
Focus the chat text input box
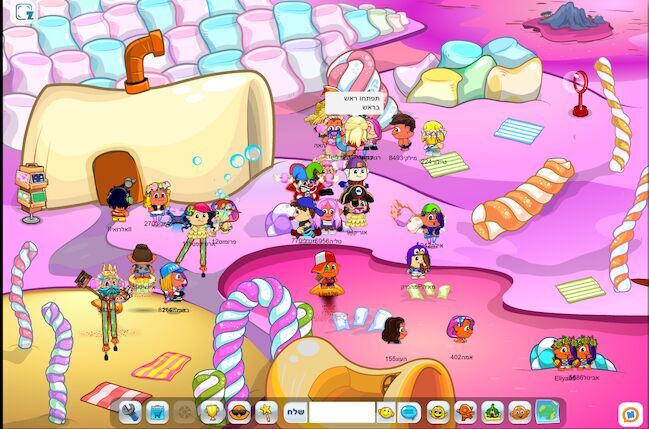pos(340,411)
